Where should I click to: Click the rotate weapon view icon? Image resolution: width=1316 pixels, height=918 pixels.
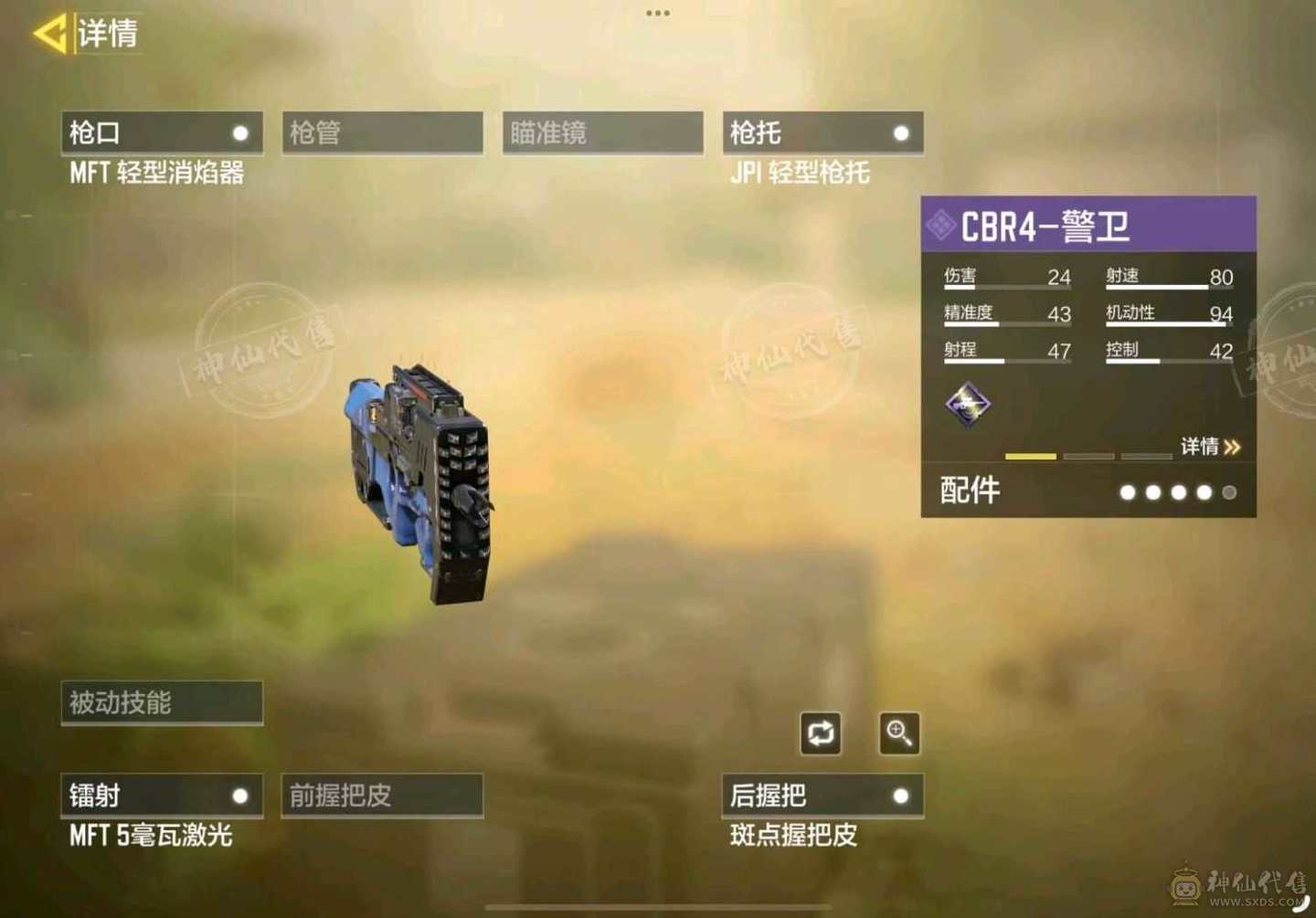820,733
